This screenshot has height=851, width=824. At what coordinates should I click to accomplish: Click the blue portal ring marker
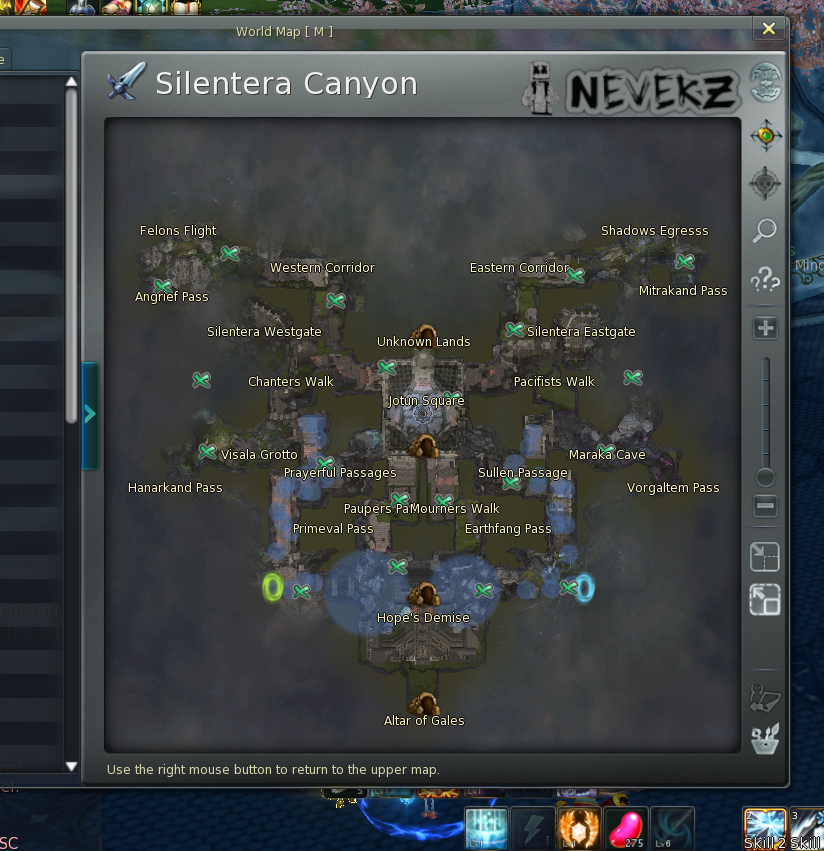(x=585, y=587)
